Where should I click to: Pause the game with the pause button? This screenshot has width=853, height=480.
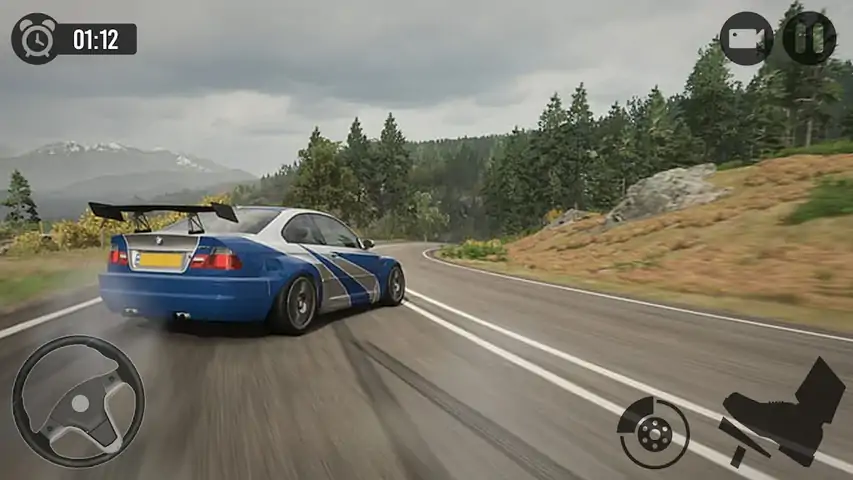(x=809, y=38)
